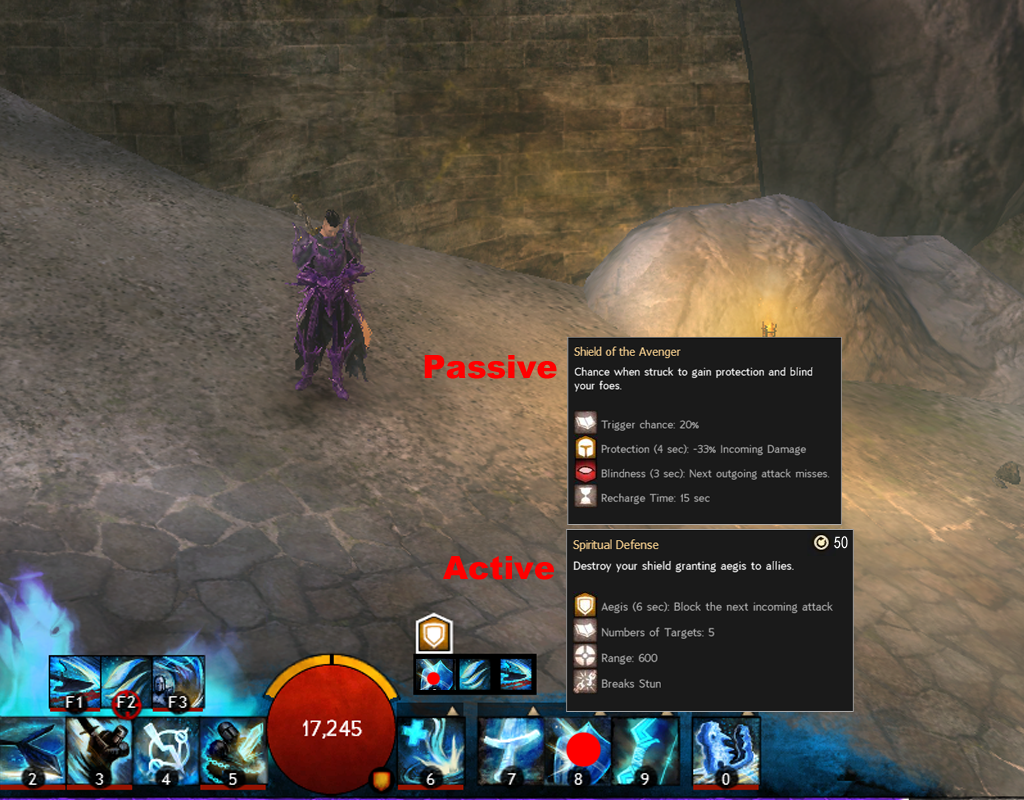Screen dimensions: 1024x800
Task: Open the skill selection arrow above slot 7
Action: (532, 711)
